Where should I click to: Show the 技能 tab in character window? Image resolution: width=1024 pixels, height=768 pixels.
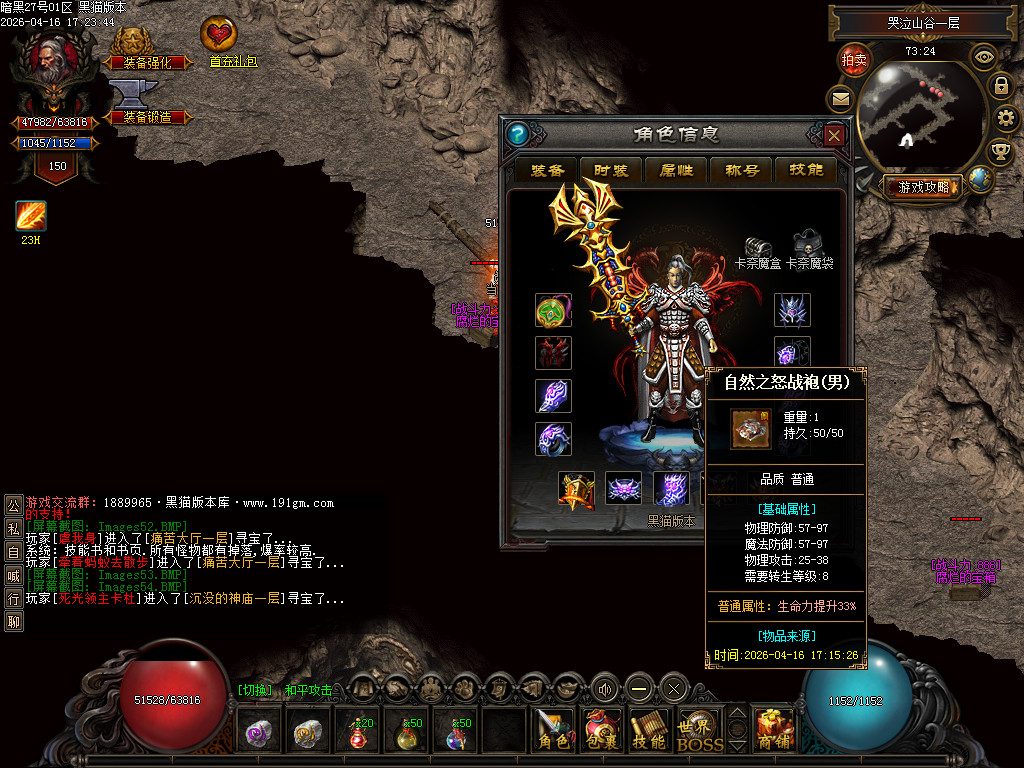(x=806, y=170)
